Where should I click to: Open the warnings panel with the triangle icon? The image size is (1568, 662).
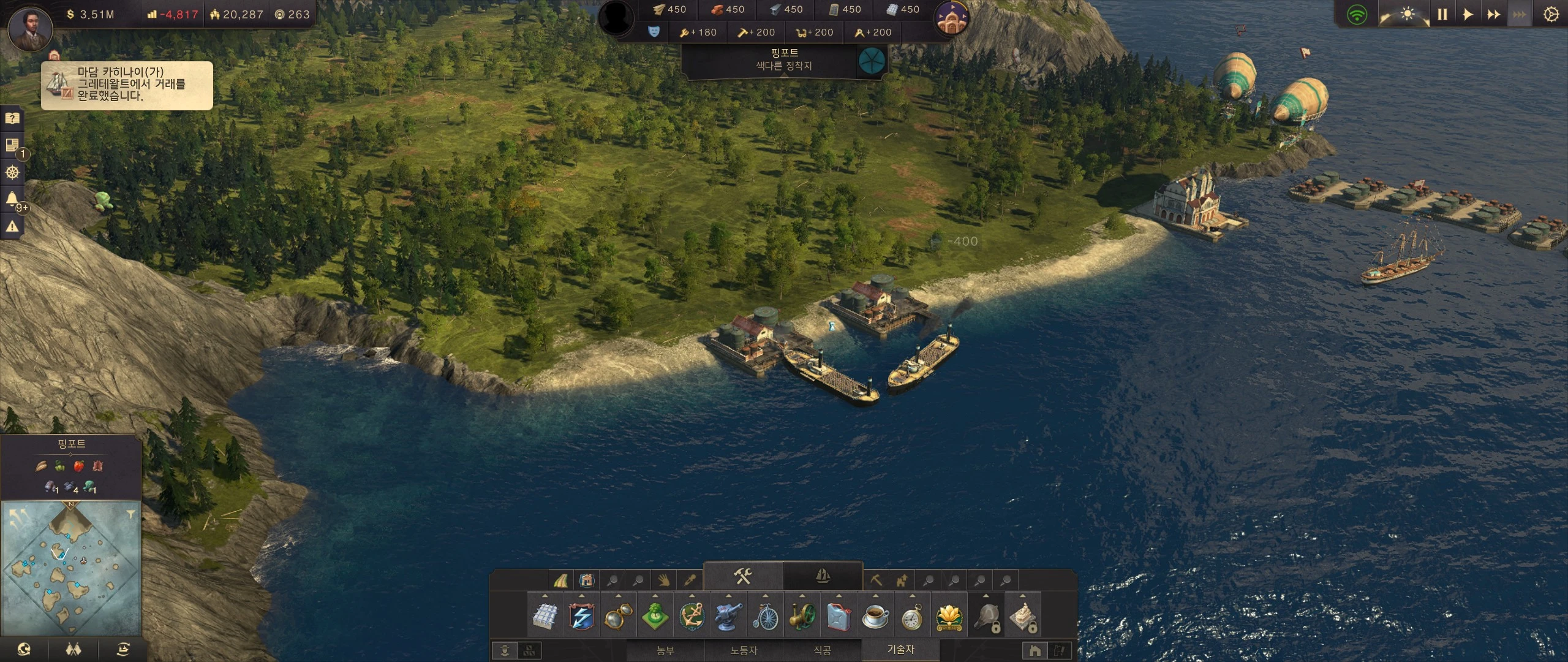[12, 226]
